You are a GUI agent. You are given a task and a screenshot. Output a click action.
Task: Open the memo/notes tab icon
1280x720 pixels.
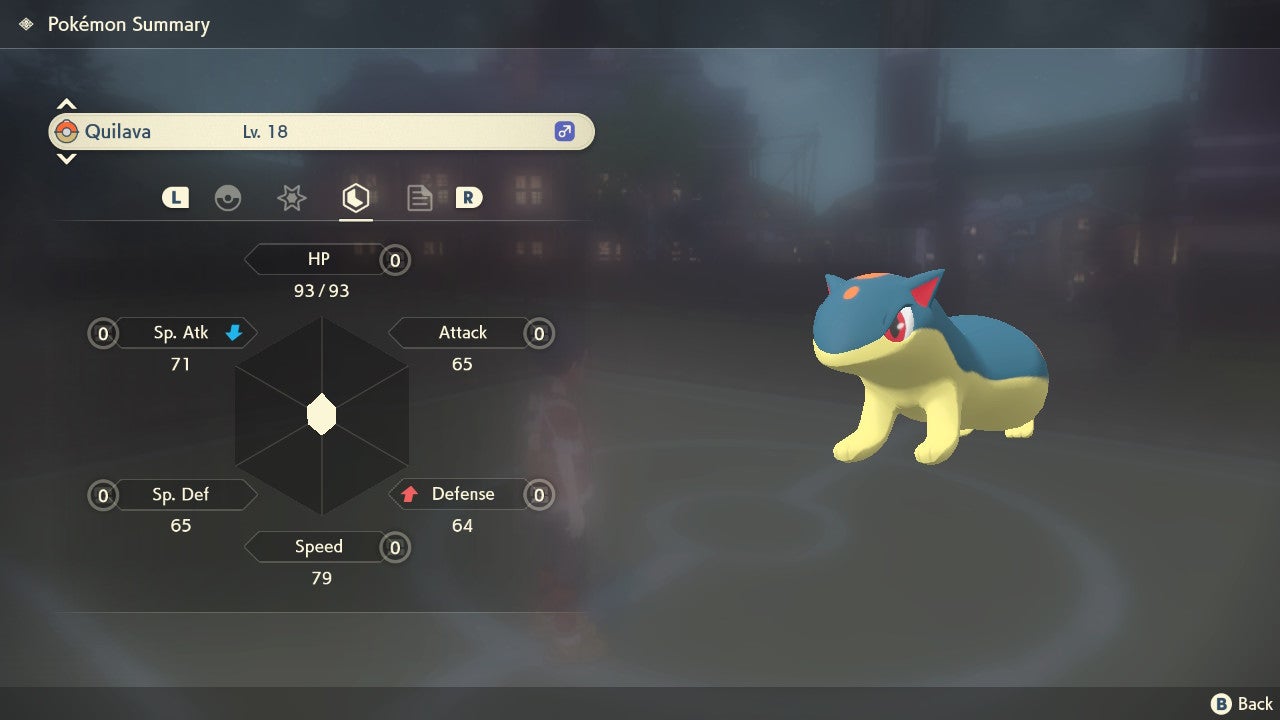click(419, 197)
